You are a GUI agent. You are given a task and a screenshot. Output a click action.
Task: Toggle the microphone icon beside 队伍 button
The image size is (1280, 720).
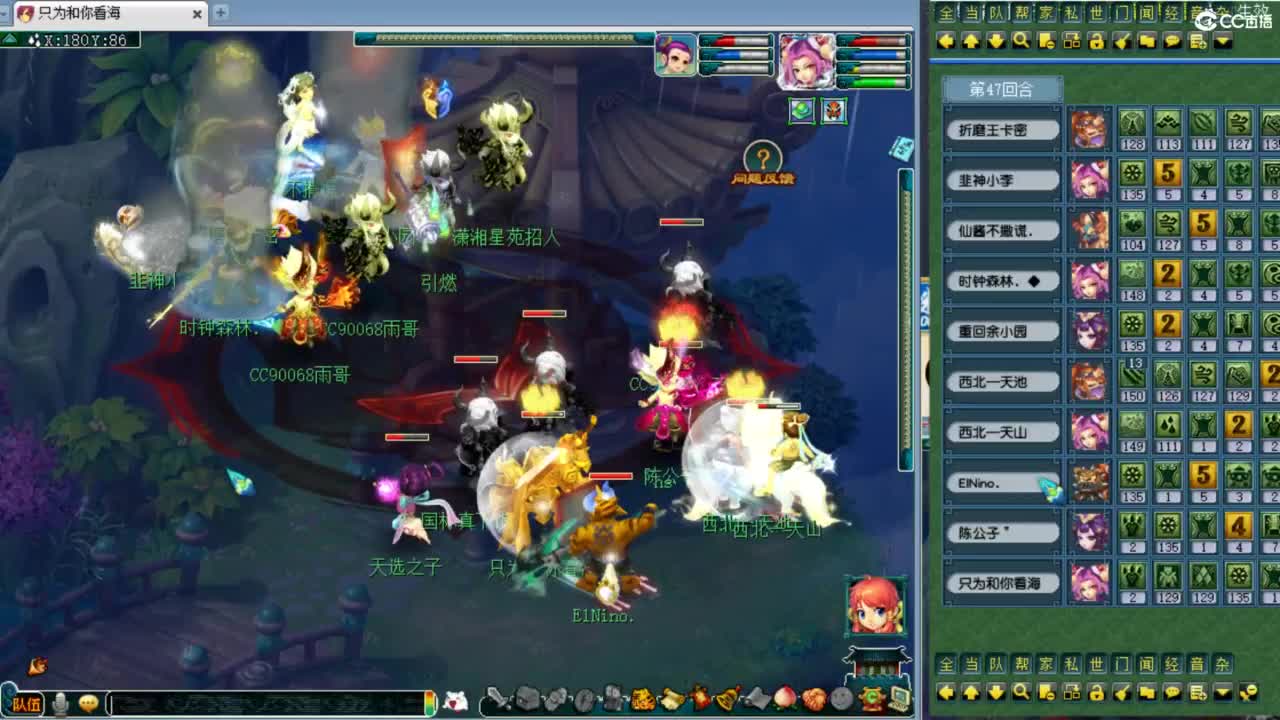[x=62, y=701]
